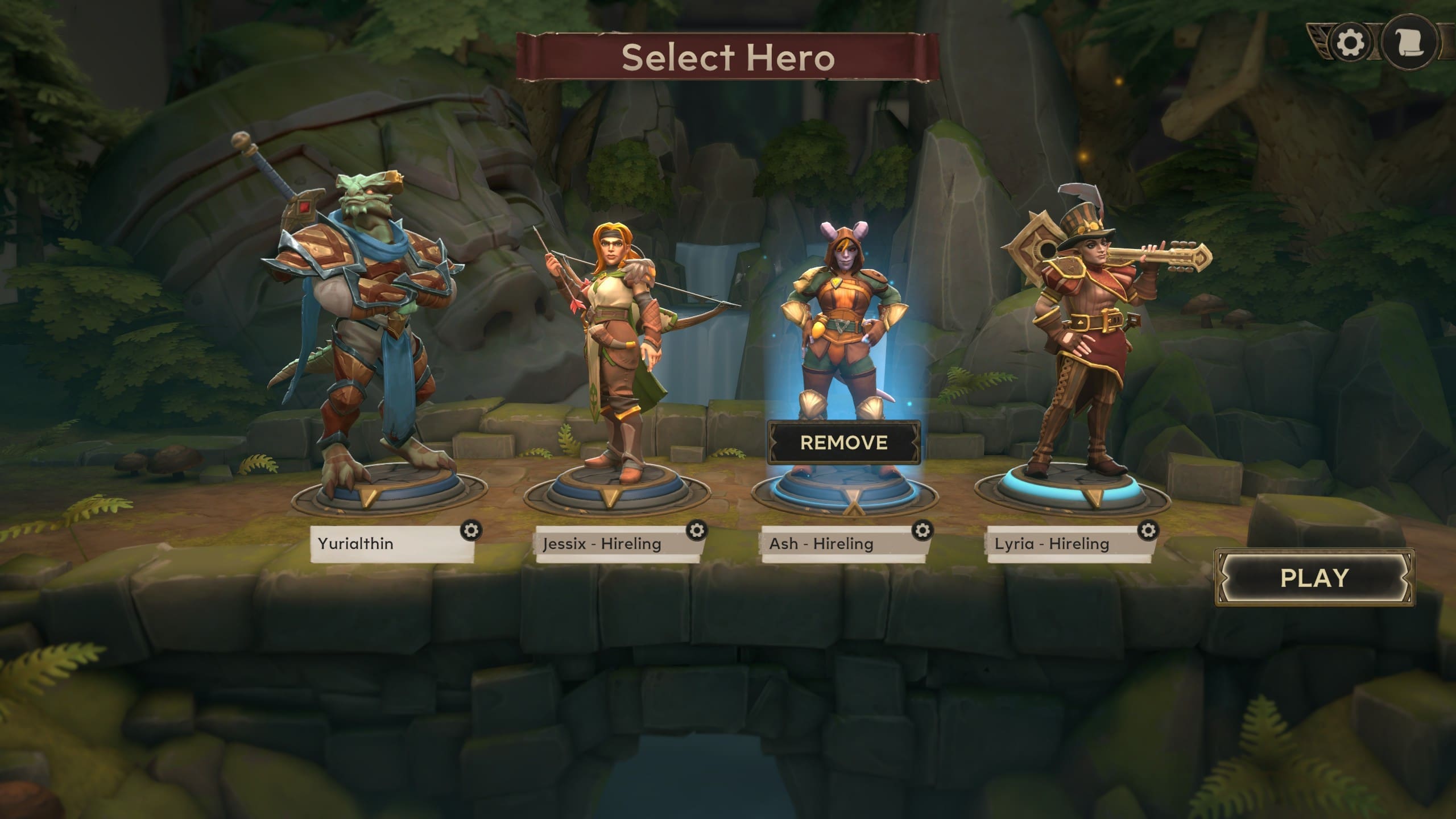Click the gear beside Yurialthin's name
Screen dimensions: 1456x819
tap(471, 530)
